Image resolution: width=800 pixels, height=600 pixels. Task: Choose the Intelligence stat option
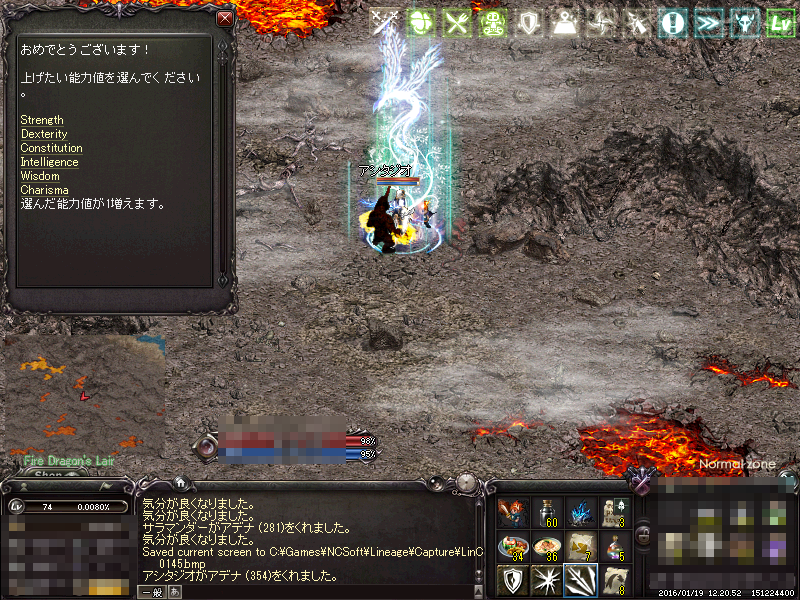click(49, 162)
